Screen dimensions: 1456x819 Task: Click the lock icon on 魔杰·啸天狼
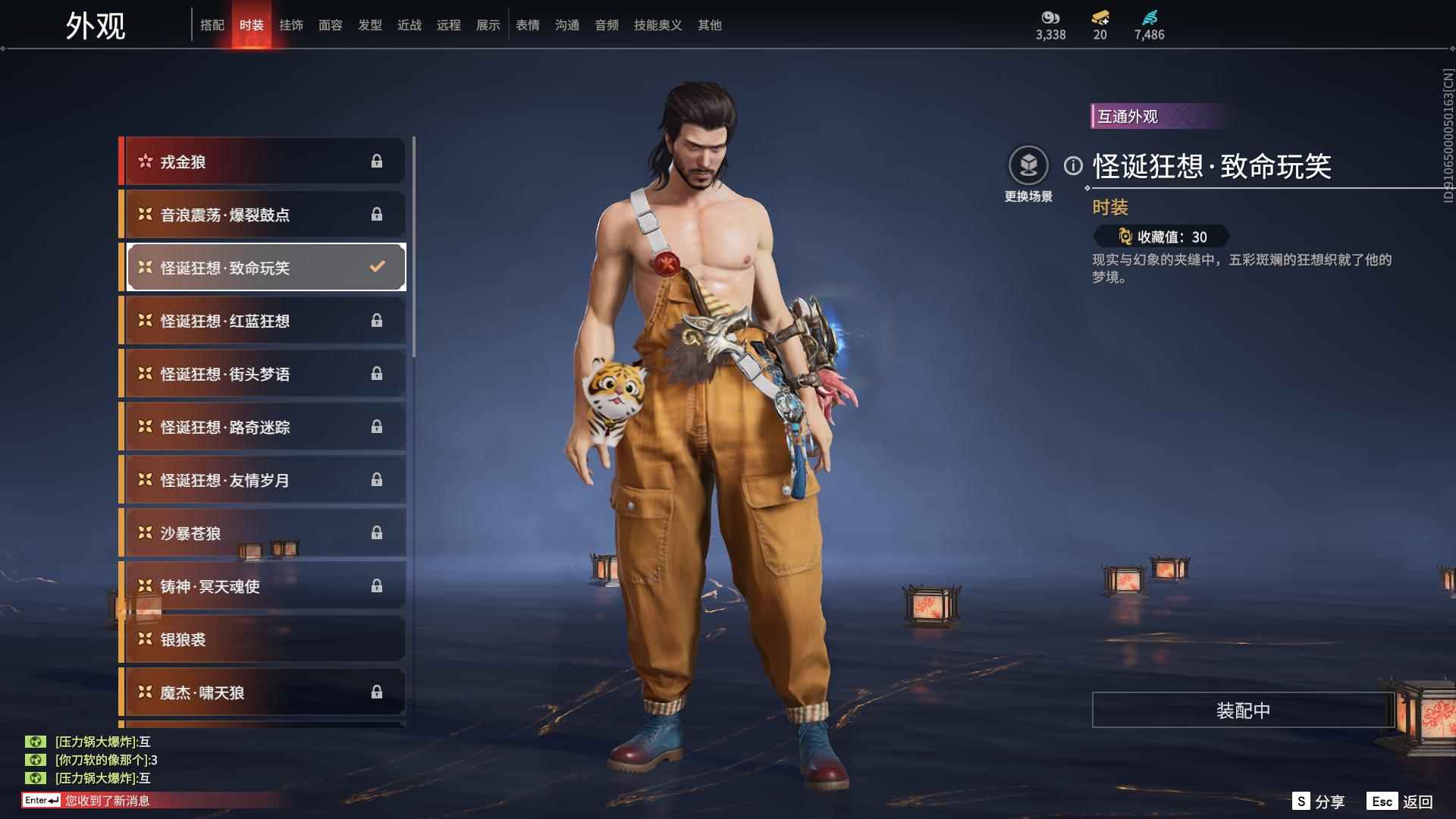pos(377,692)
